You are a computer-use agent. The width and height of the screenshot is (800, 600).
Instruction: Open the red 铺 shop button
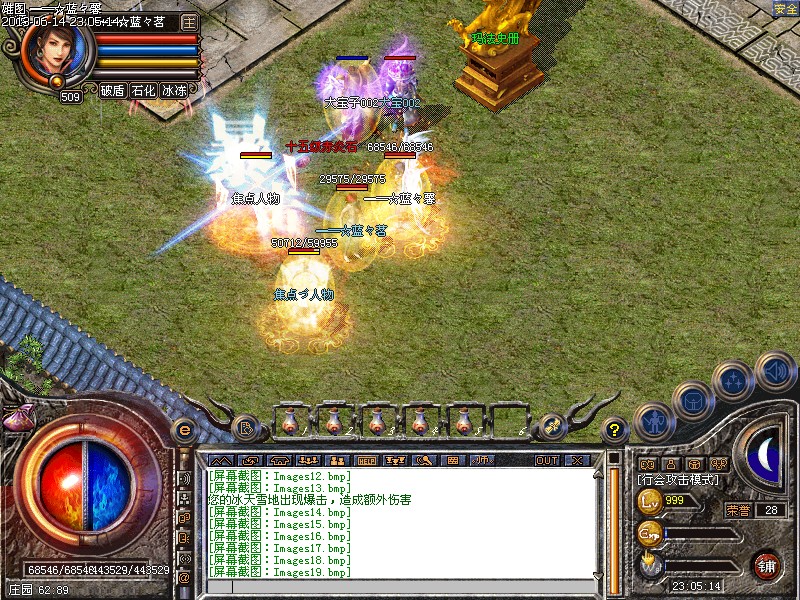pos(767,565)
